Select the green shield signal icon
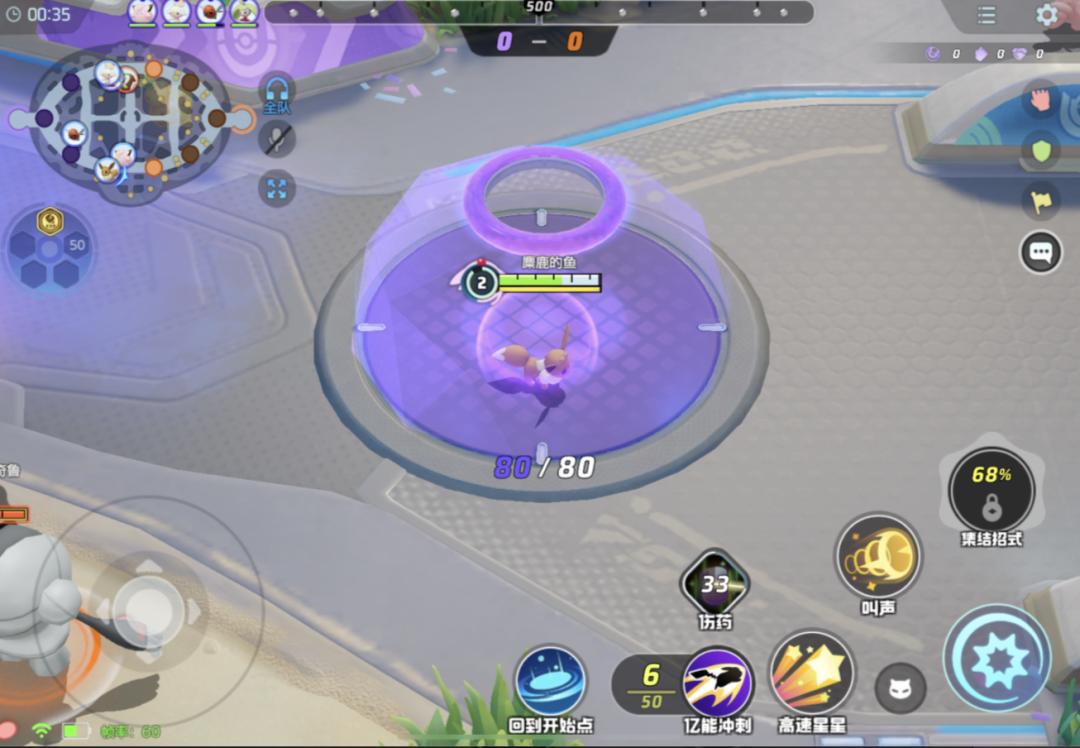This screenshot has height=748, width=1080. [x=1041, y=151]
